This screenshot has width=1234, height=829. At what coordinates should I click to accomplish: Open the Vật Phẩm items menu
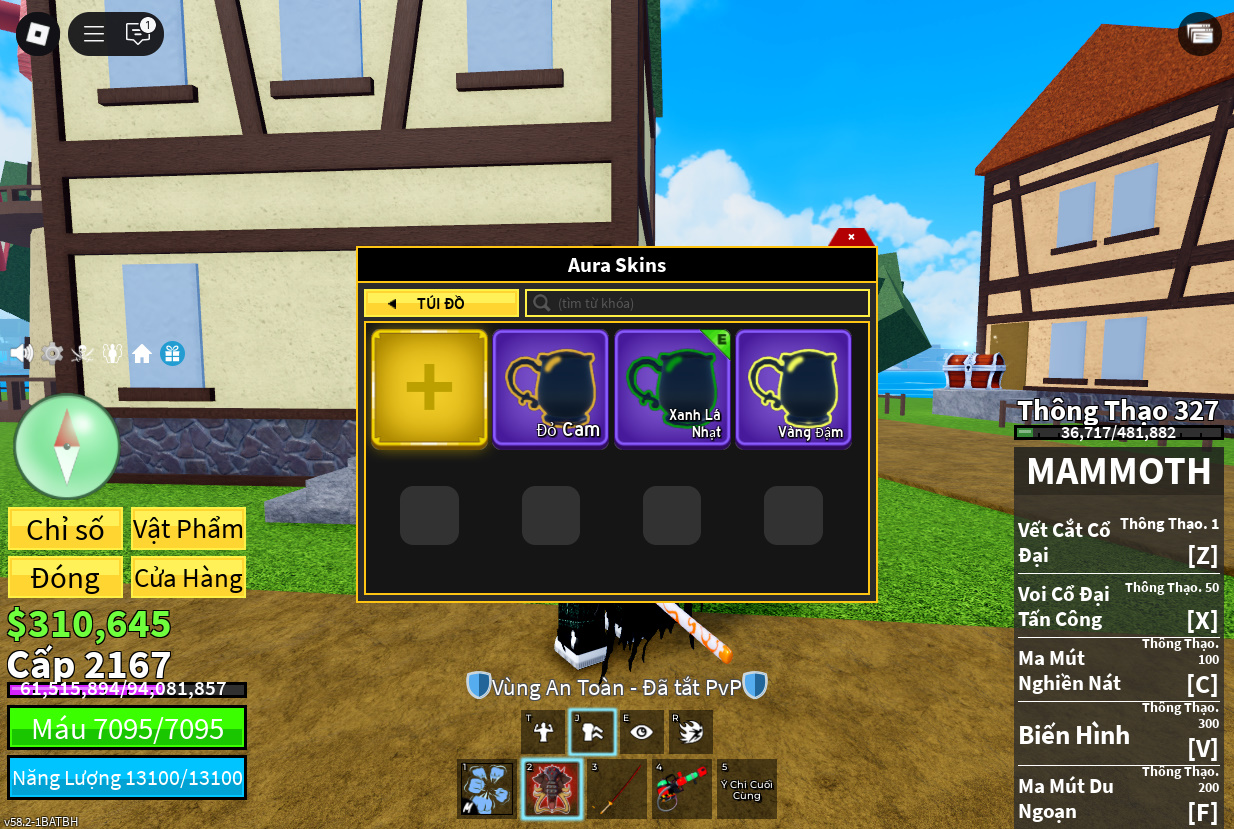pos(188,529)
